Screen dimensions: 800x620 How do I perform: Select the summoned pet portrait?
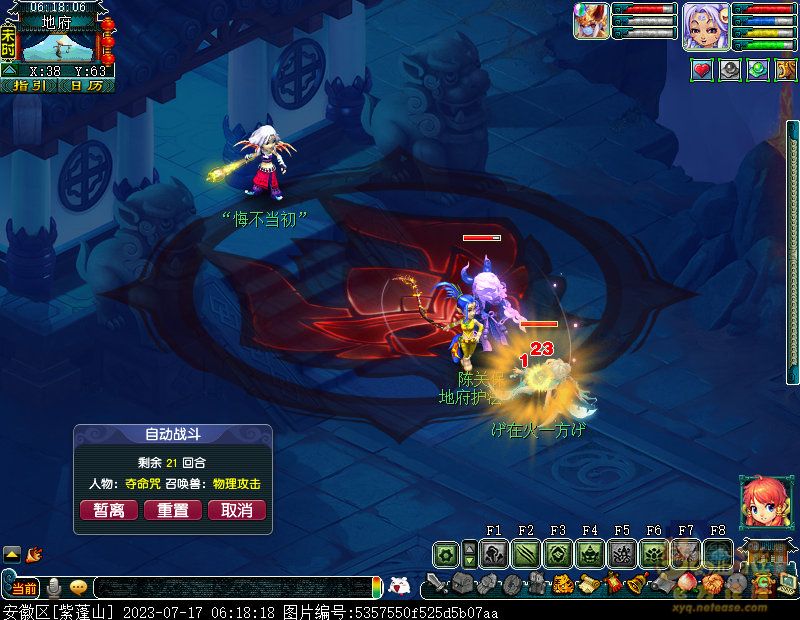(x=591, y=21)
